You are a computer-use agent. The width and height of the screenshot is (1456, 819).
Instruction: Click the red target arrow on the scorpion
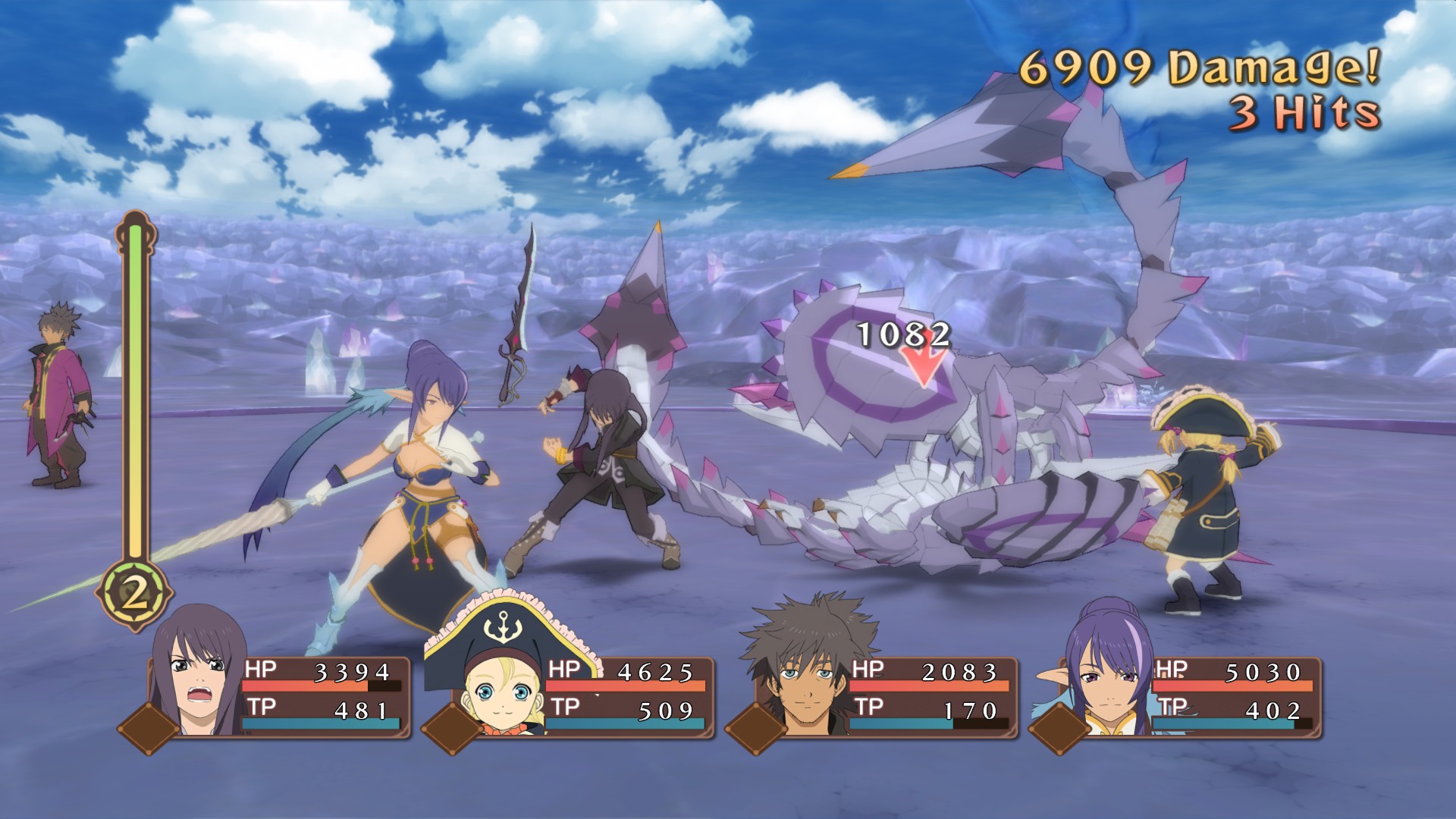tap(924, 368)
